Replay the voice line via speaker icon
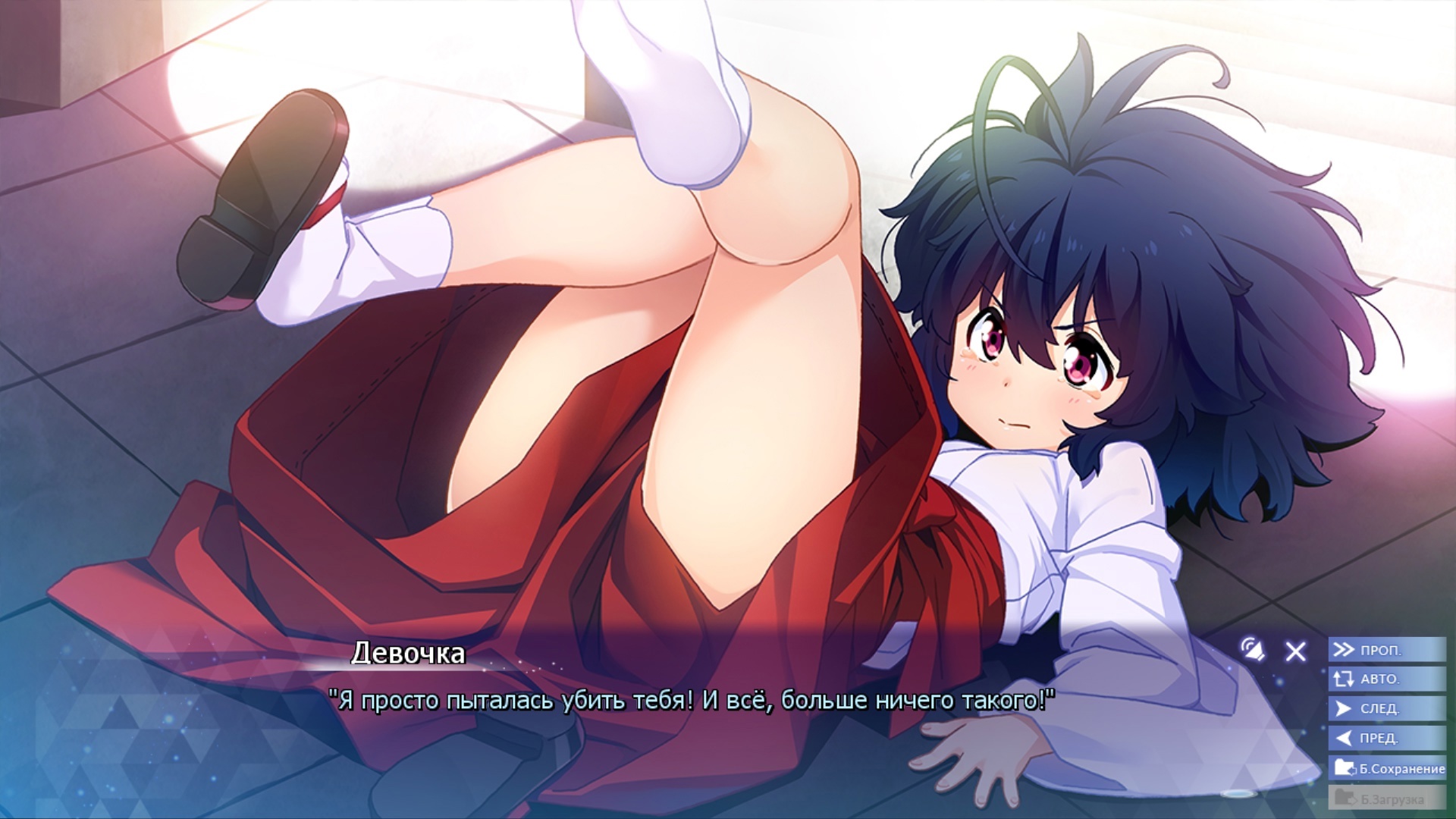The height and width of the screenshot is (819, 1456). point(1253,649)
